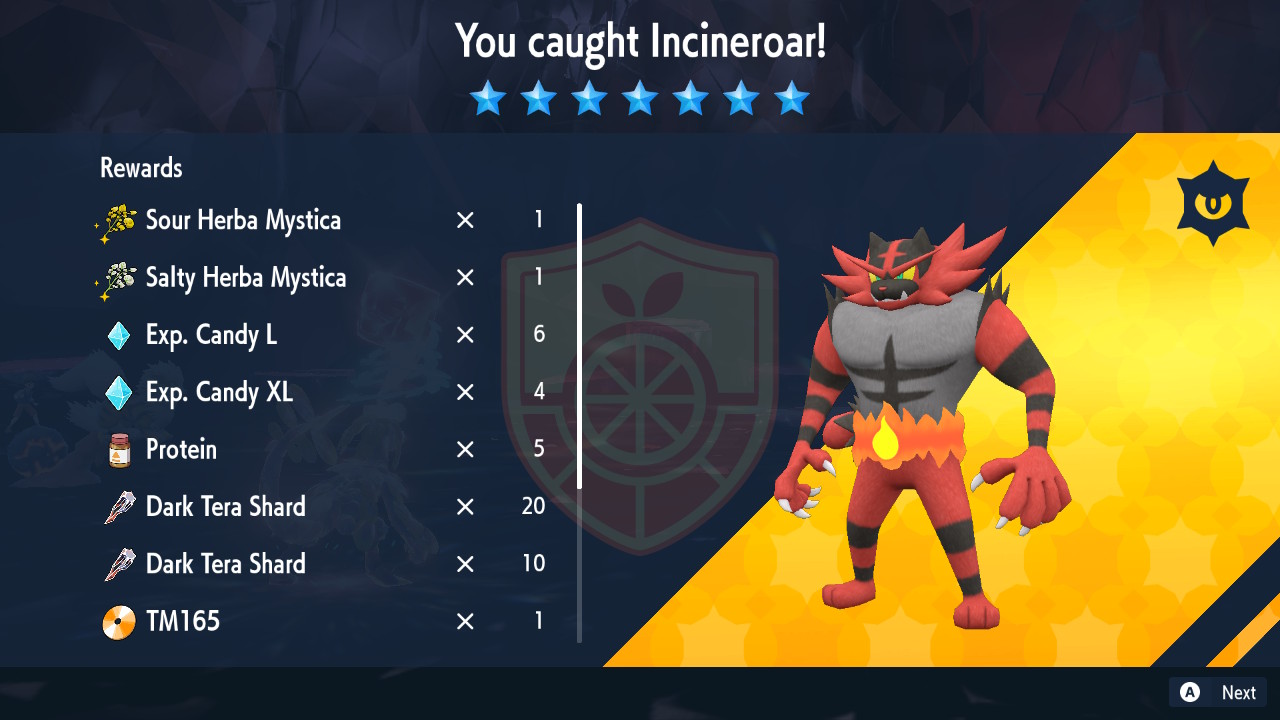1280x720 pixels.
Task: Click the multiplication sign beside TM165
Action: [x=465, y=621]
